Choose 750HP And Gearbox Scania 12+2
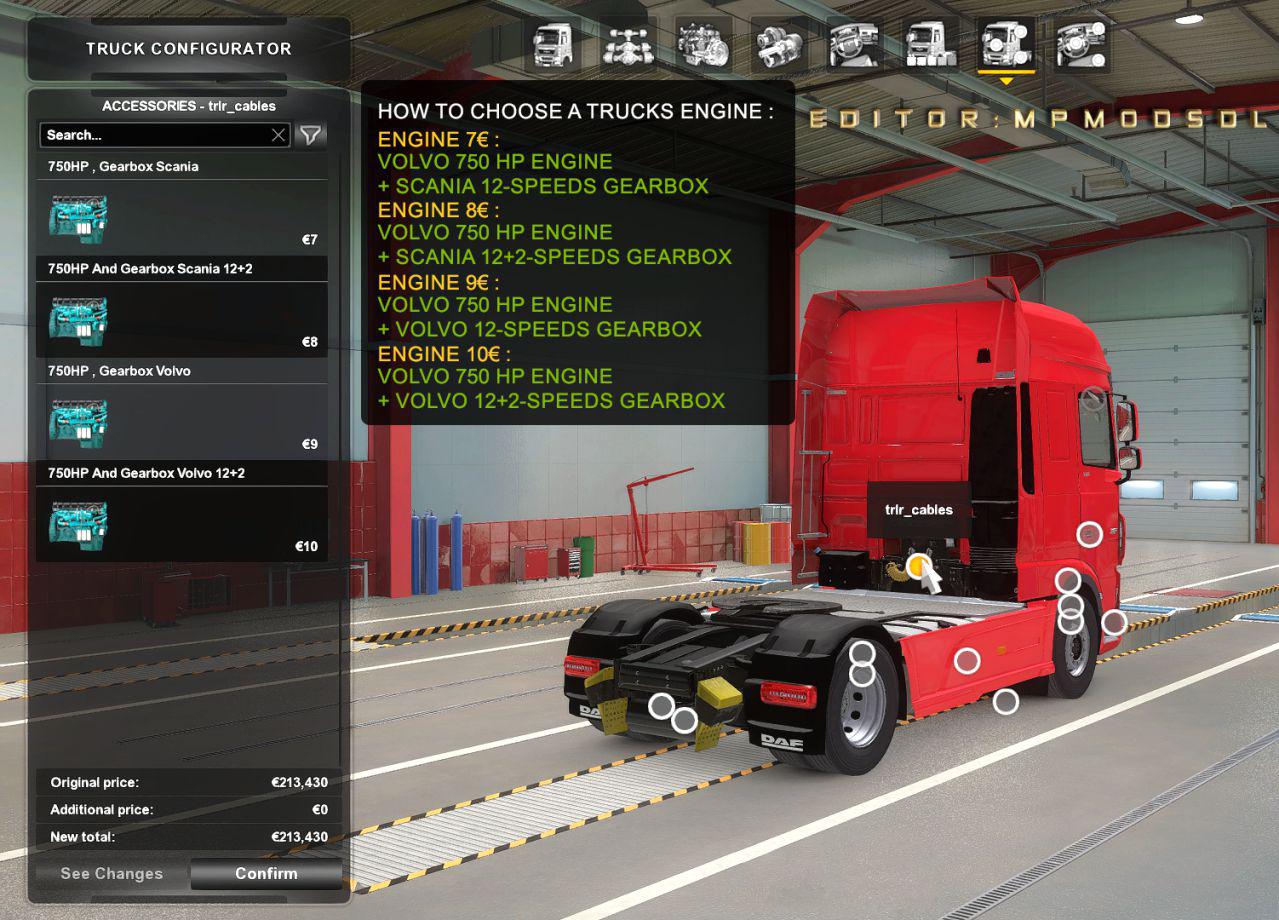1279x920 pixels. [x=182, y=318]
